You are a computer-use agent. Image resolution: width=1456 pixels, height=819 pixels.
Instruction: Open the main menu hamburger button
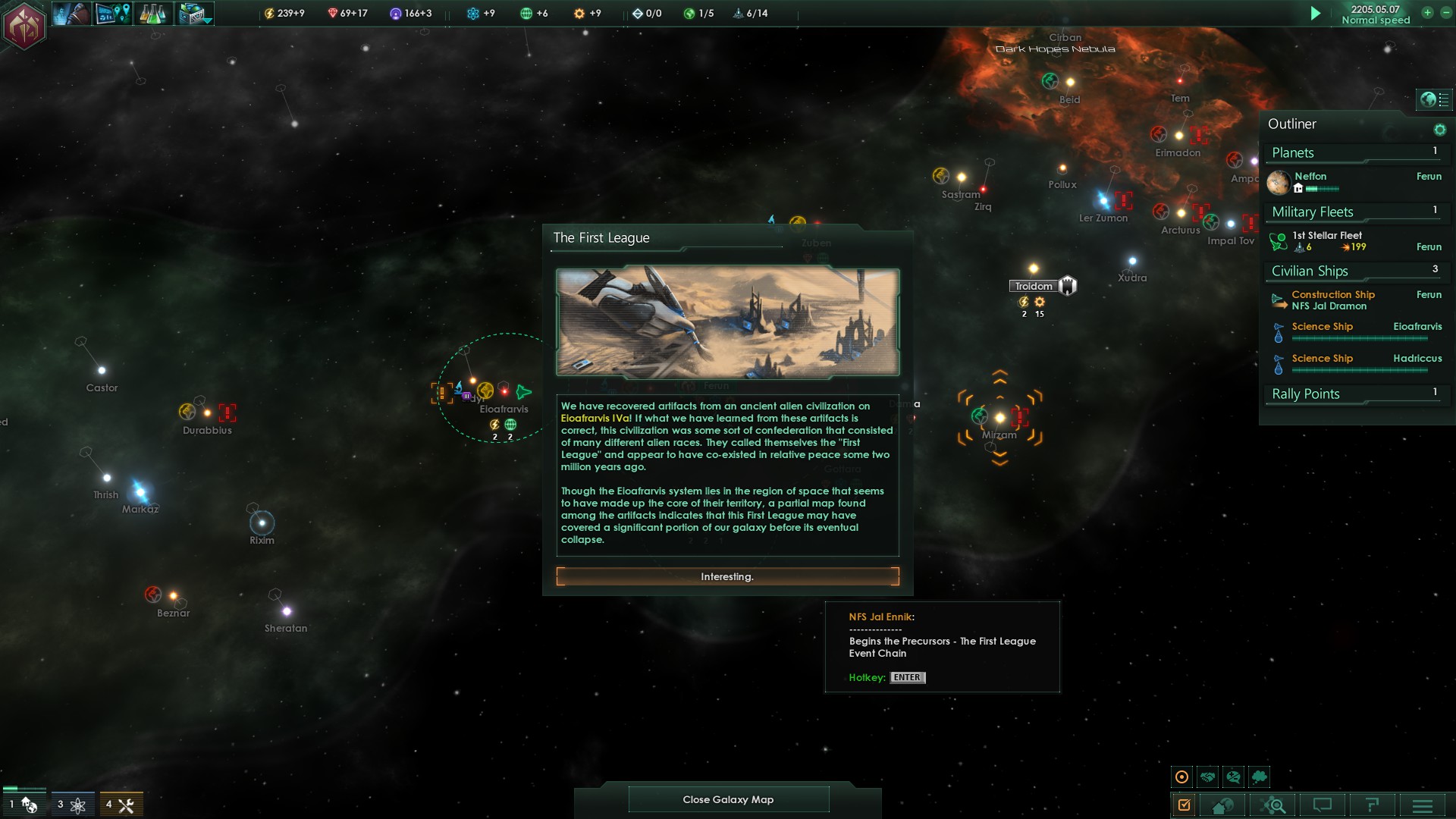point(1422,805)
